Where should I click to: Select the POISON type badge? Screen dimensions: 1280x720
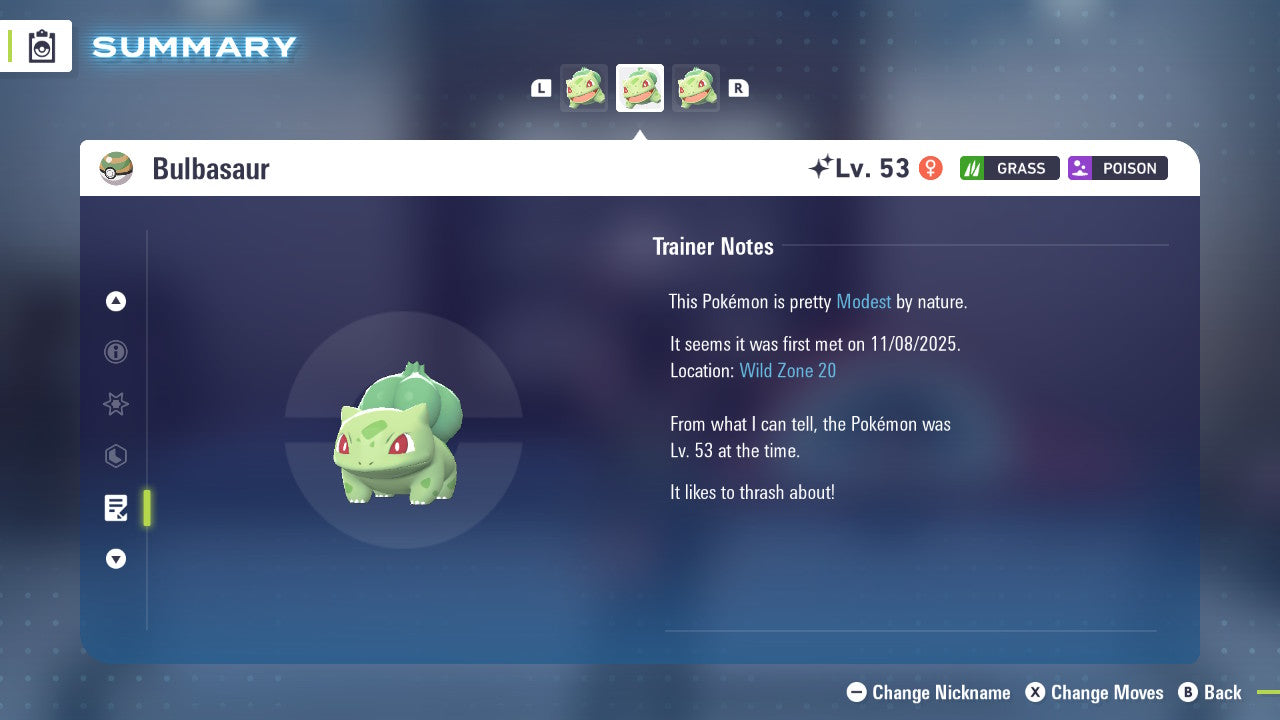point(1117,168)
